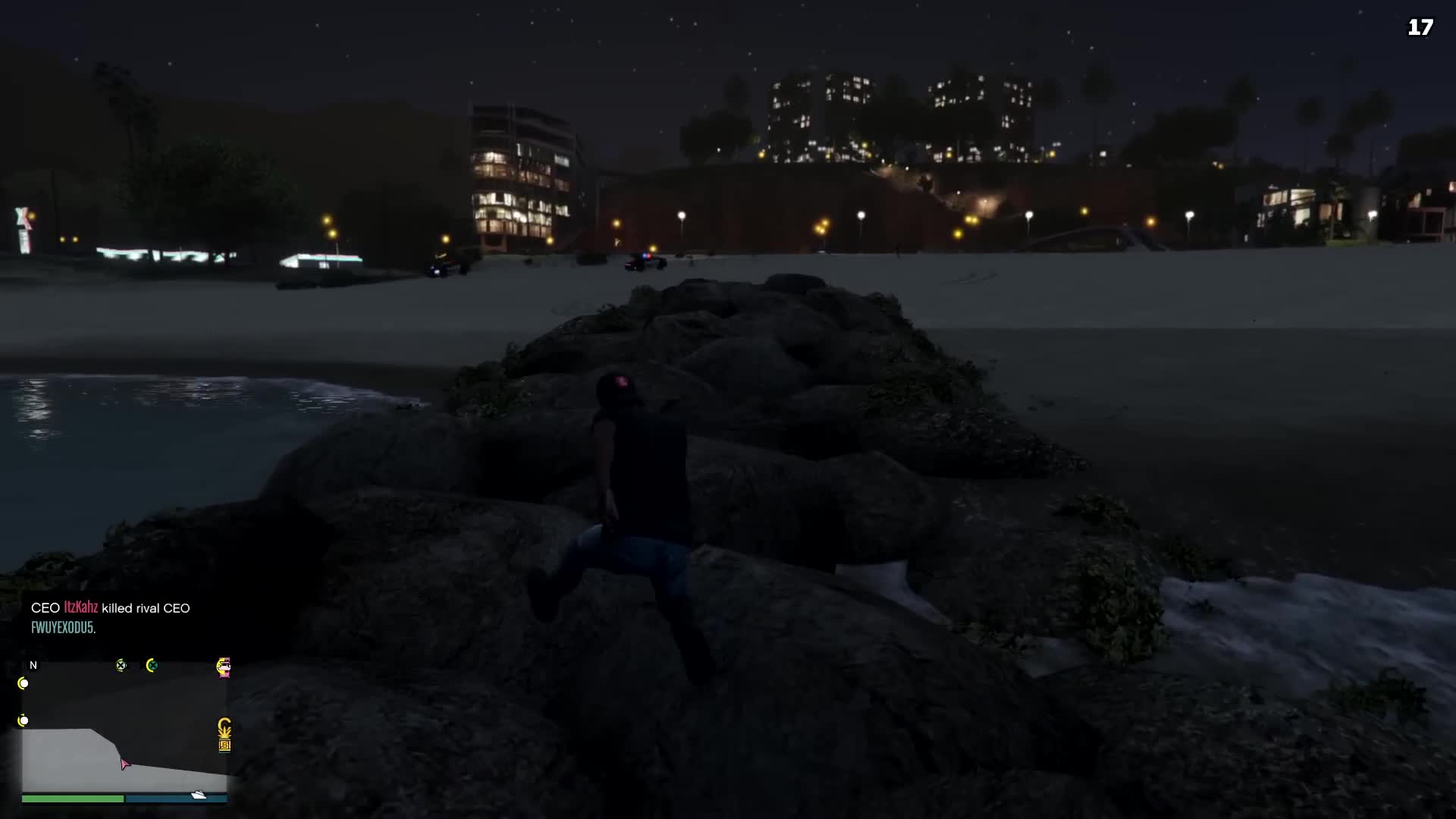Click the upper white dot friend blip
This screenshot has height=819, width=1456.
pyautogui.click(x=24, y=683)
